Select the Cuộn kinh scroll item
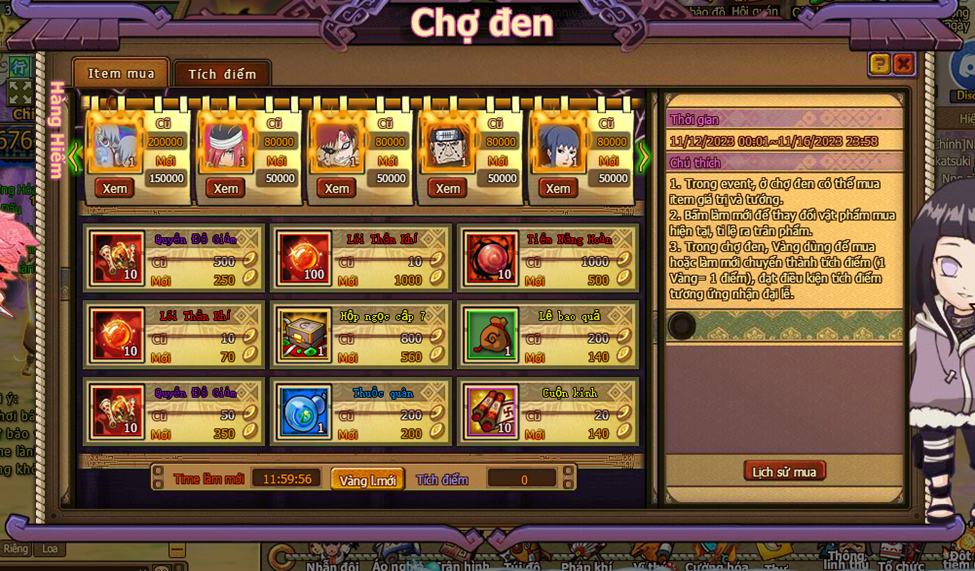The height and width of the screenshot is (571, 975). point(491,412)
